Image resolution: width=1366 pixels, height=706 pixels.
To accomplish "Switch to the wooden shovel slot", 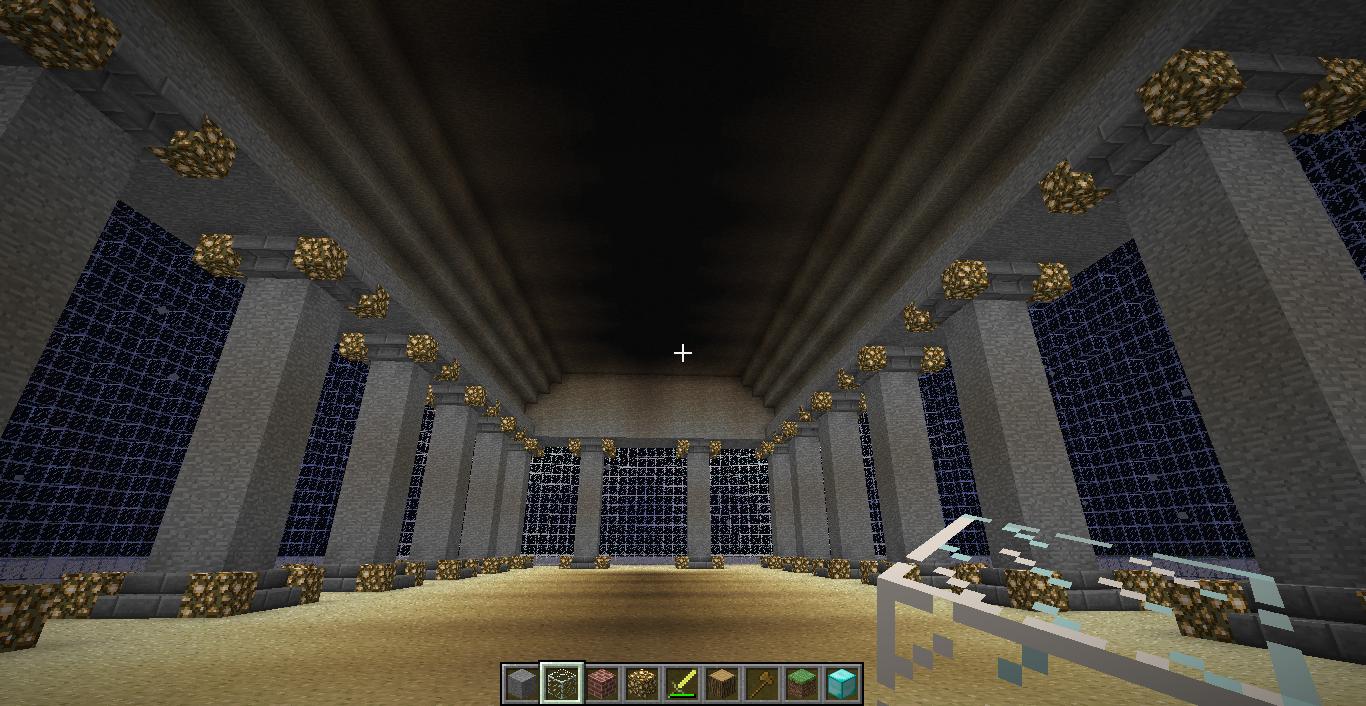I will [762, 684].
